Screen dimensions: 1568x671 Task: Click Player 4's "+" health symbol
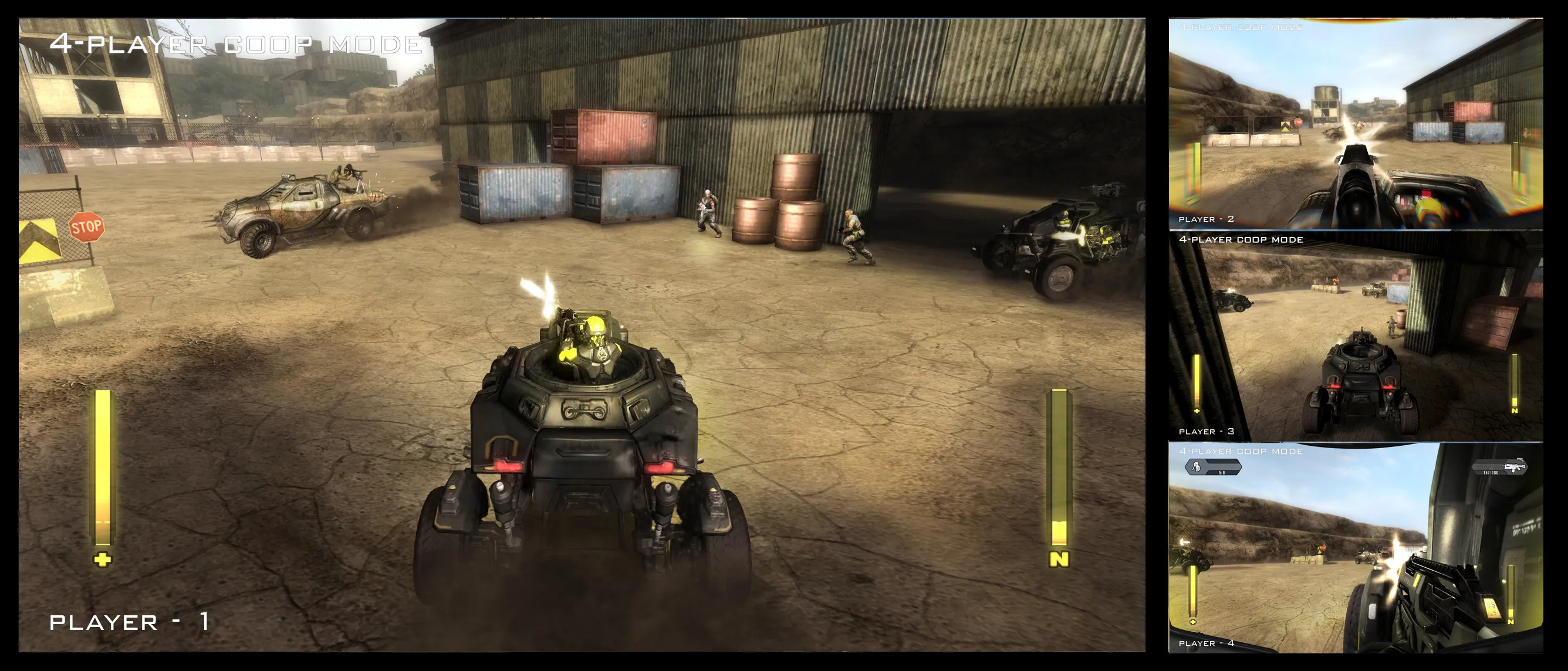click(x=1193, y=622)
